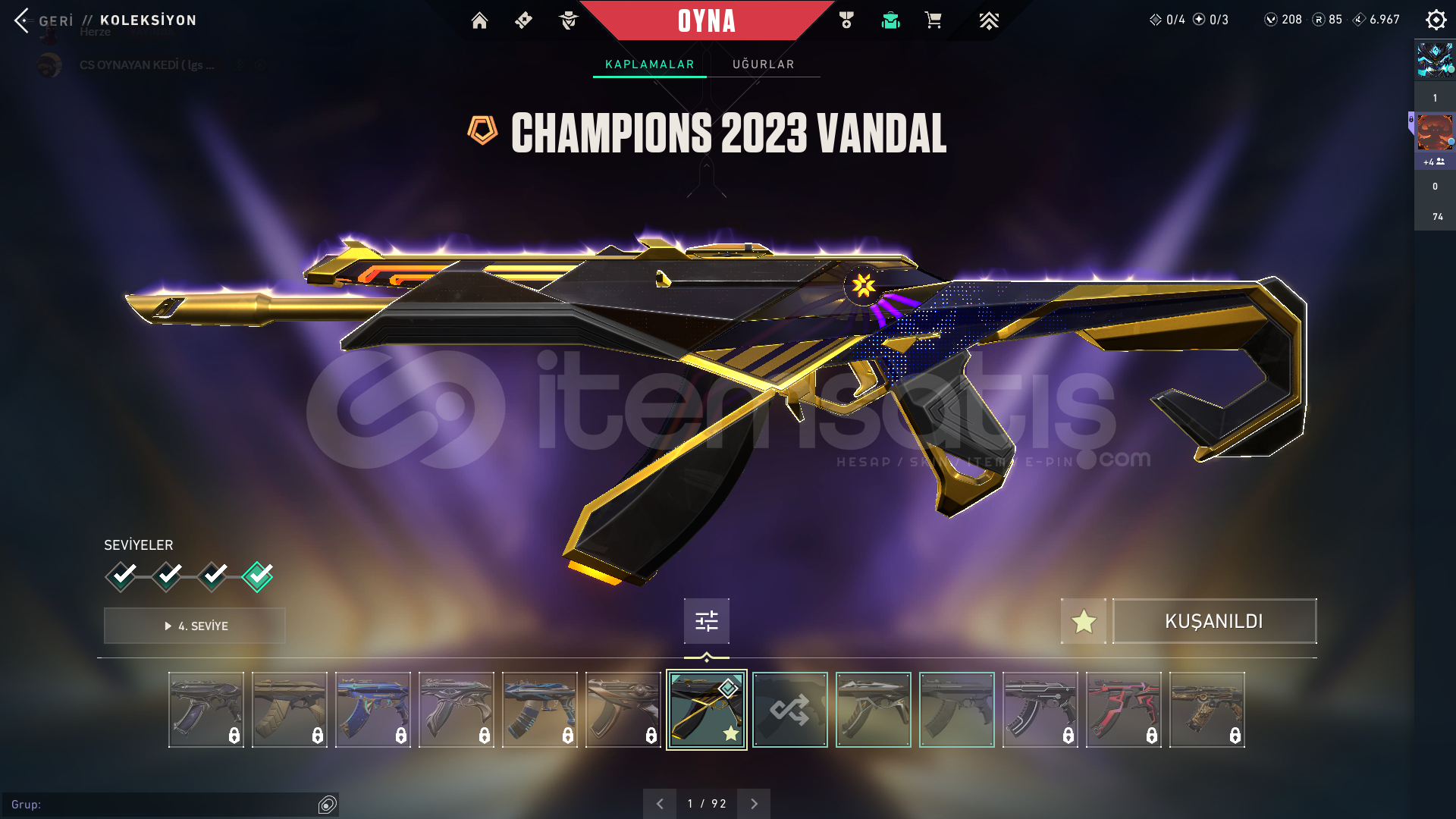The image size is (1456, 819).
Task: Open the game Settings gear icon
Action: (1436, 20)
